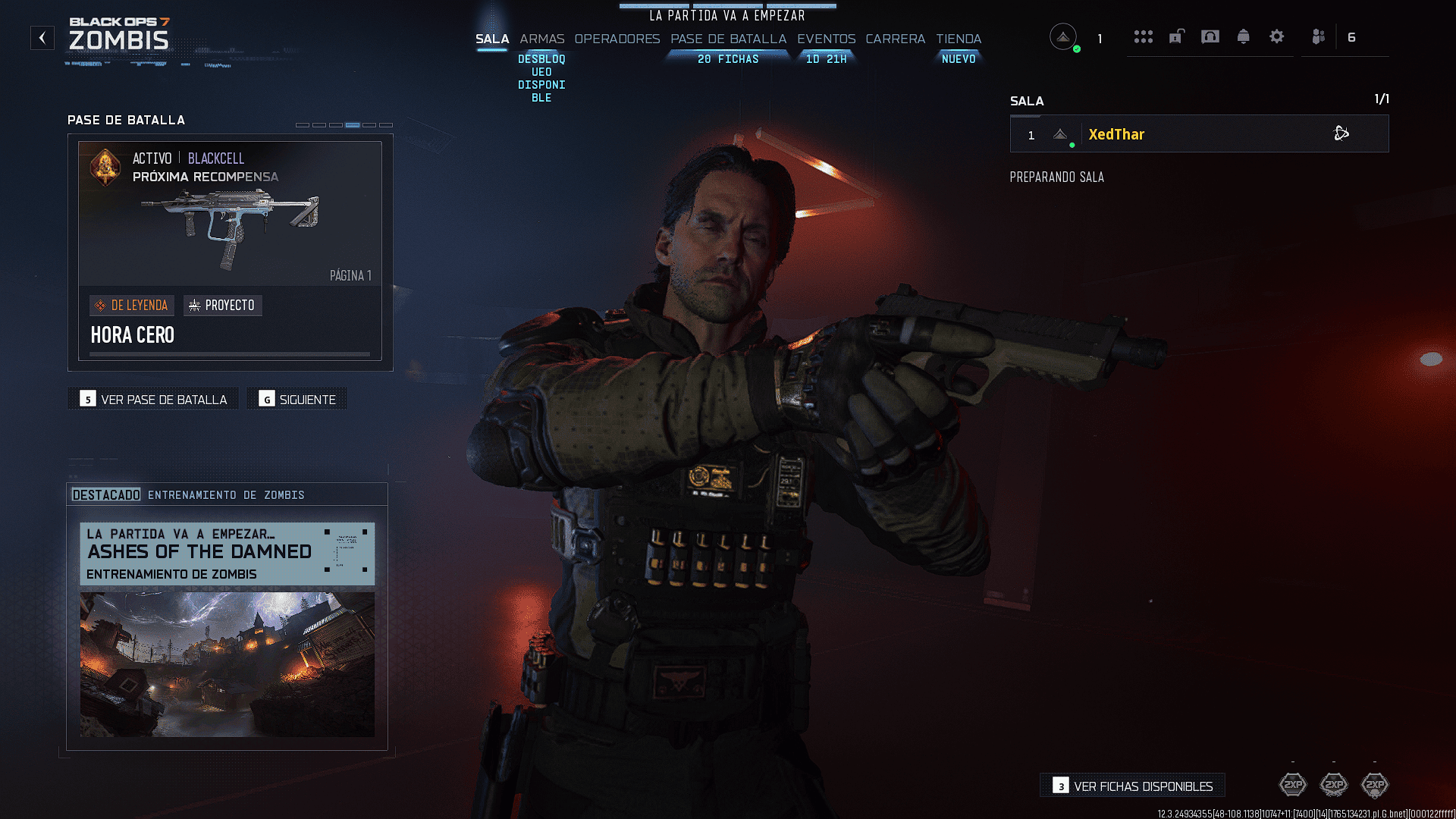Screen dimensions: 1456x819
Task: Click VER PASE DE BATALLA button
Action: [x=153, y=399]
